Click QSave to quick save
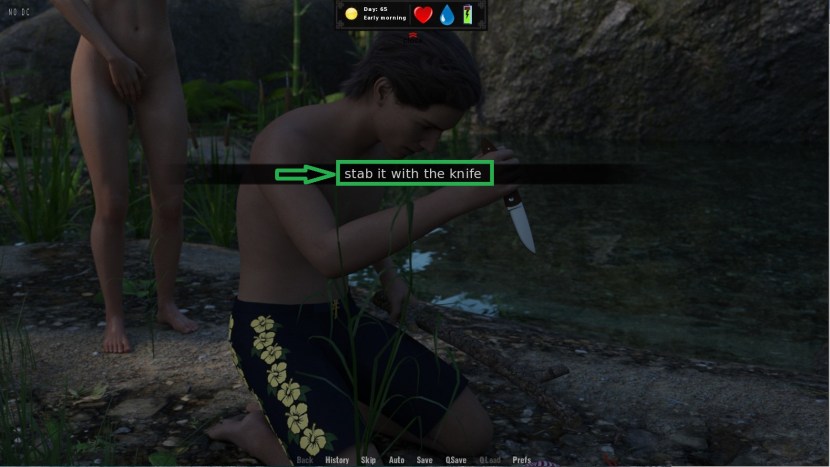Viewport: 830px width, 467px height. tap(456, 460)
